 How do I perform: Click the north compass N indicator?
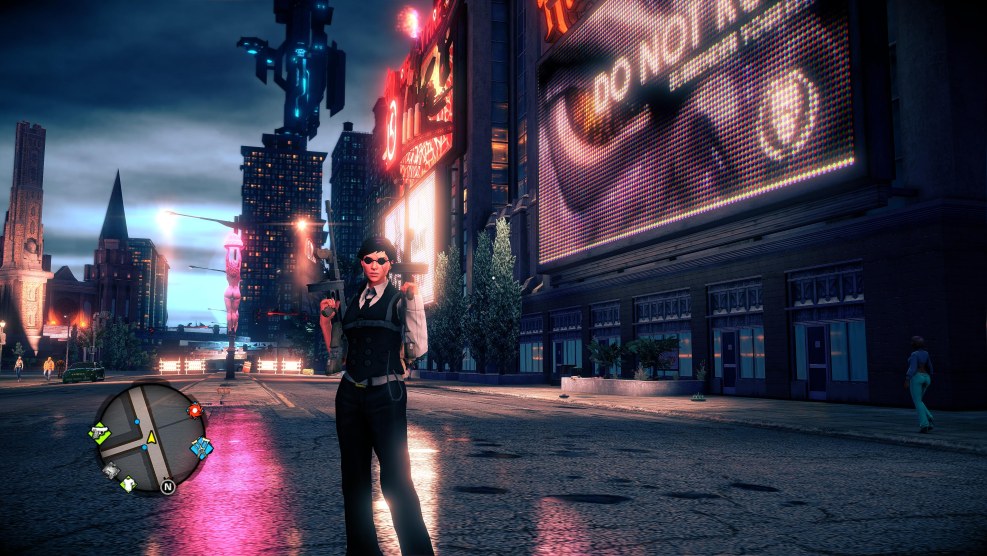167,487
